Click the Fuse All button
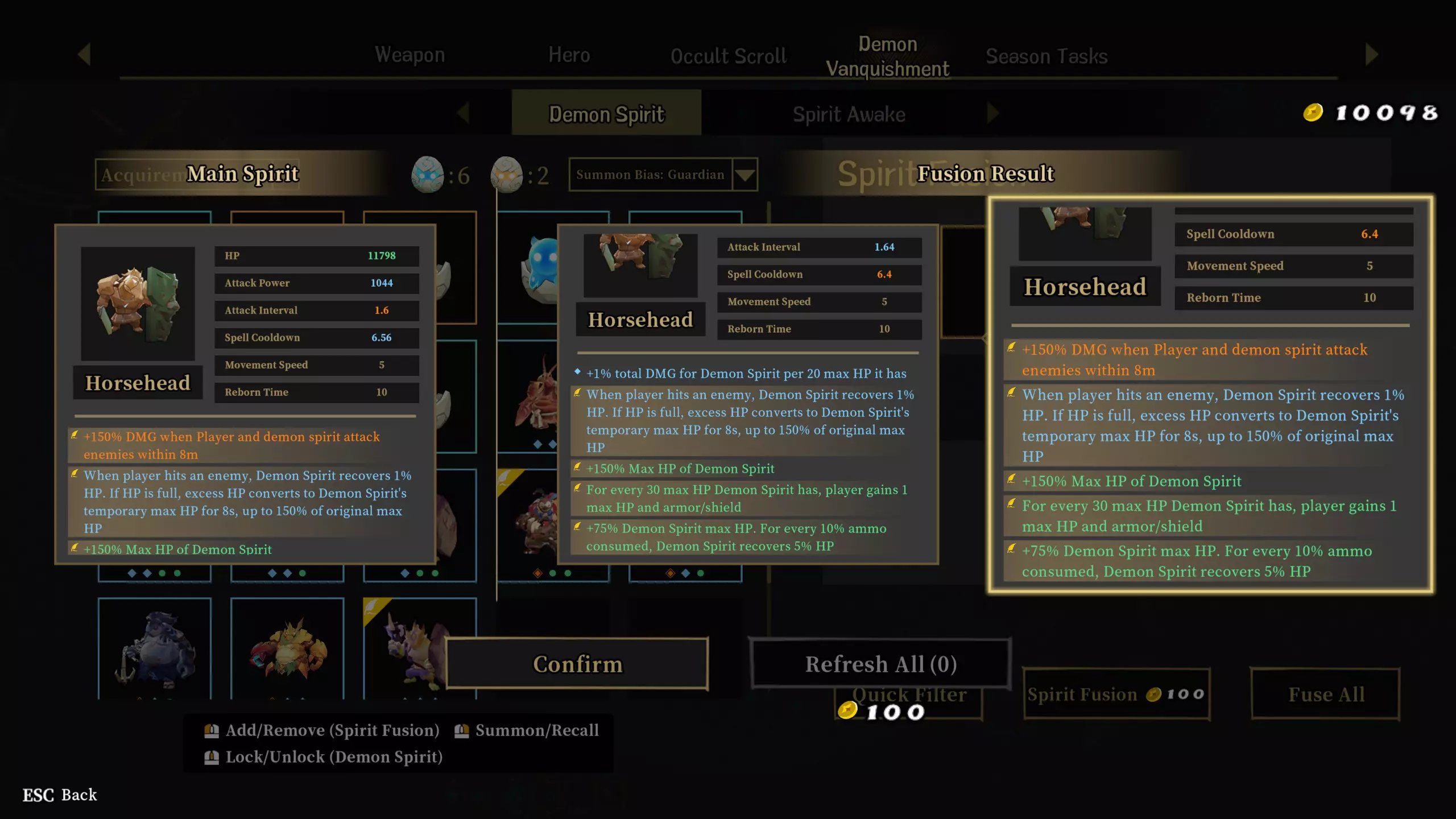 point(1325,694)
